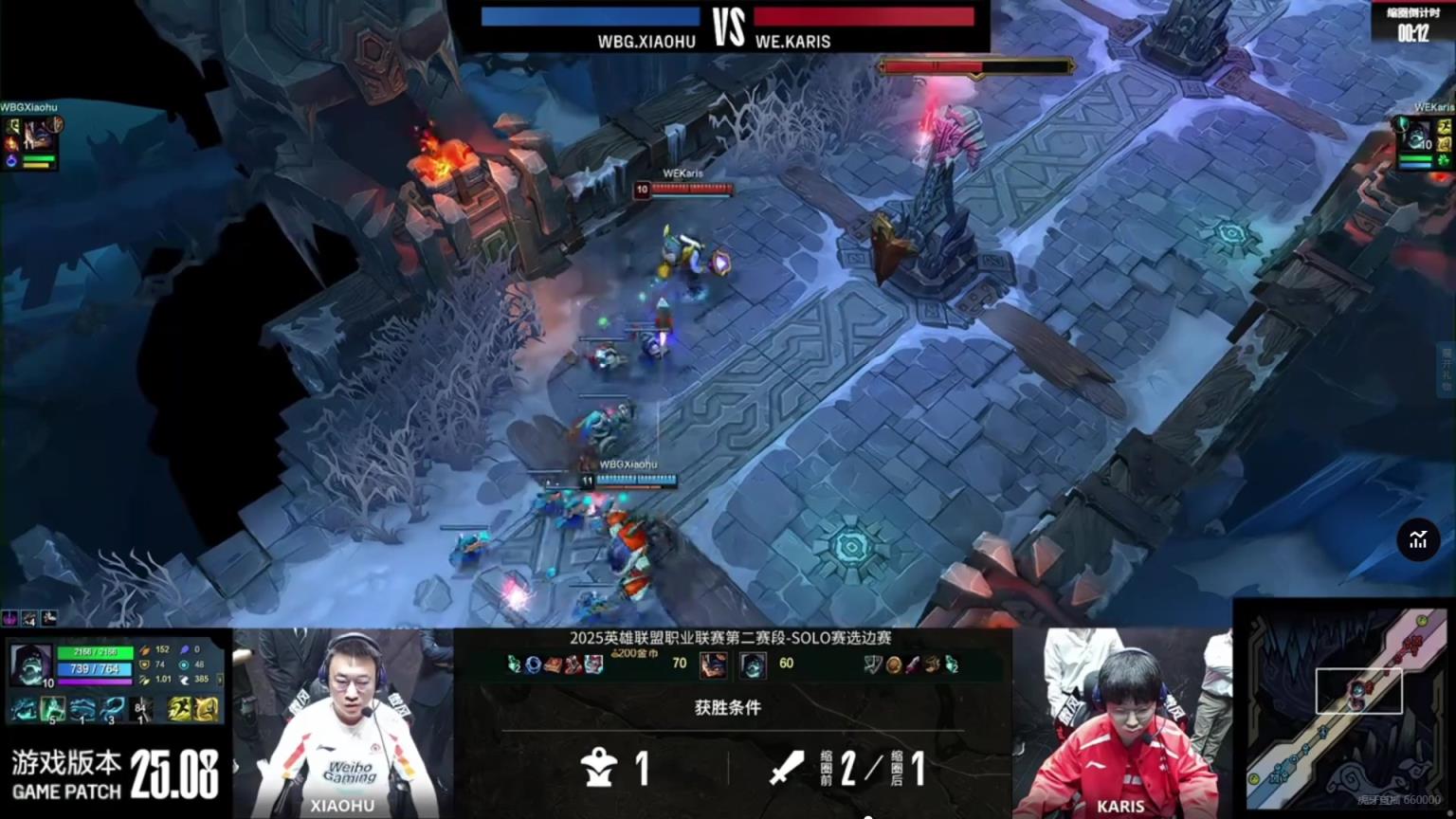Select the bronze coin item in right inventory
The width and height of the screenshot is (1456, 819).
[x=893, y=664]
